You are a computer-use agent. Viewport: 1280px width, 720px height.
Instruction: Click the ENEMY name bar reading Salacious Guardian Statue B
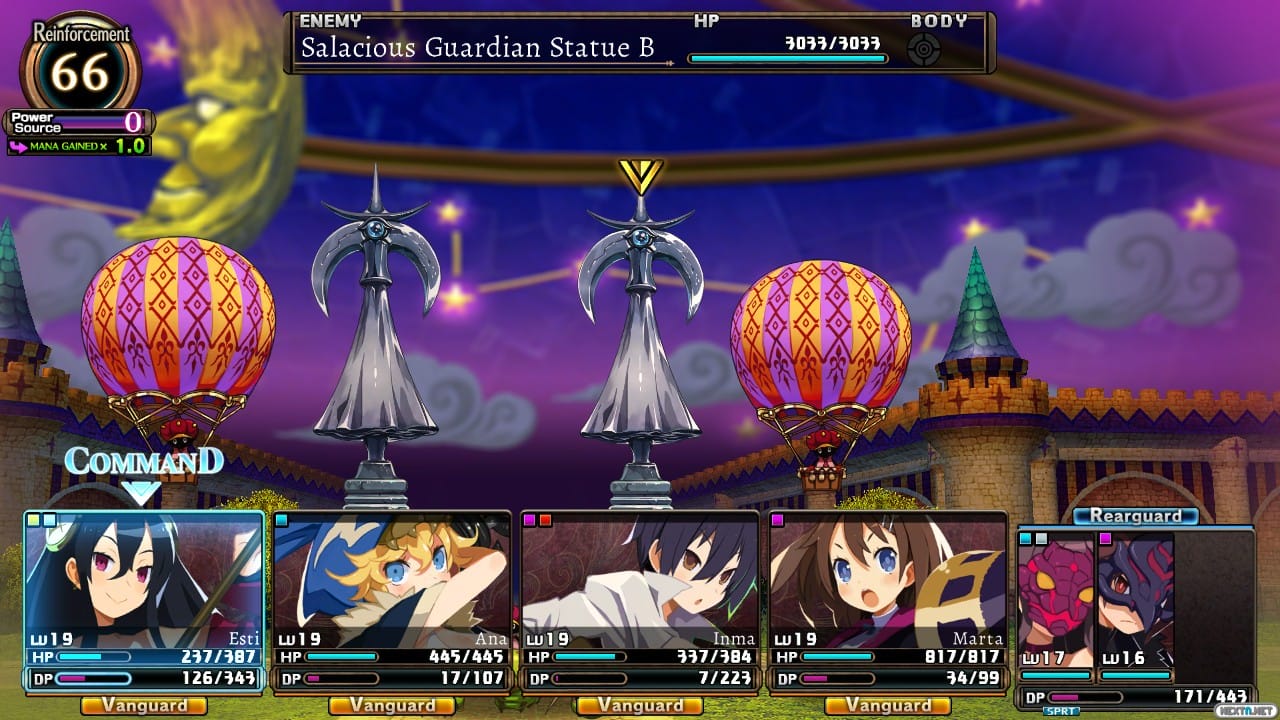(480, 46)
